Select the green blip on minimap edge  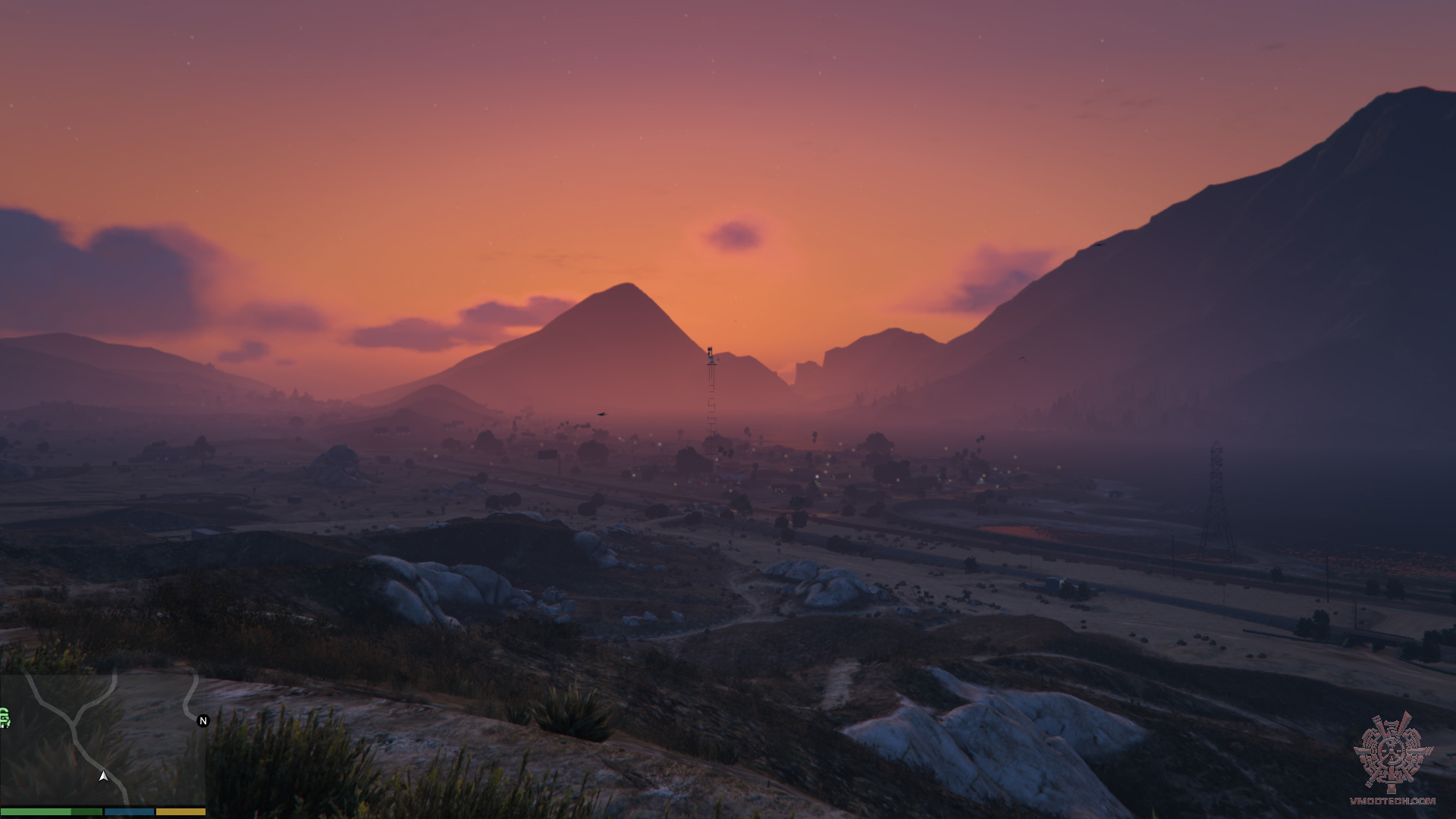coord(5,717)
